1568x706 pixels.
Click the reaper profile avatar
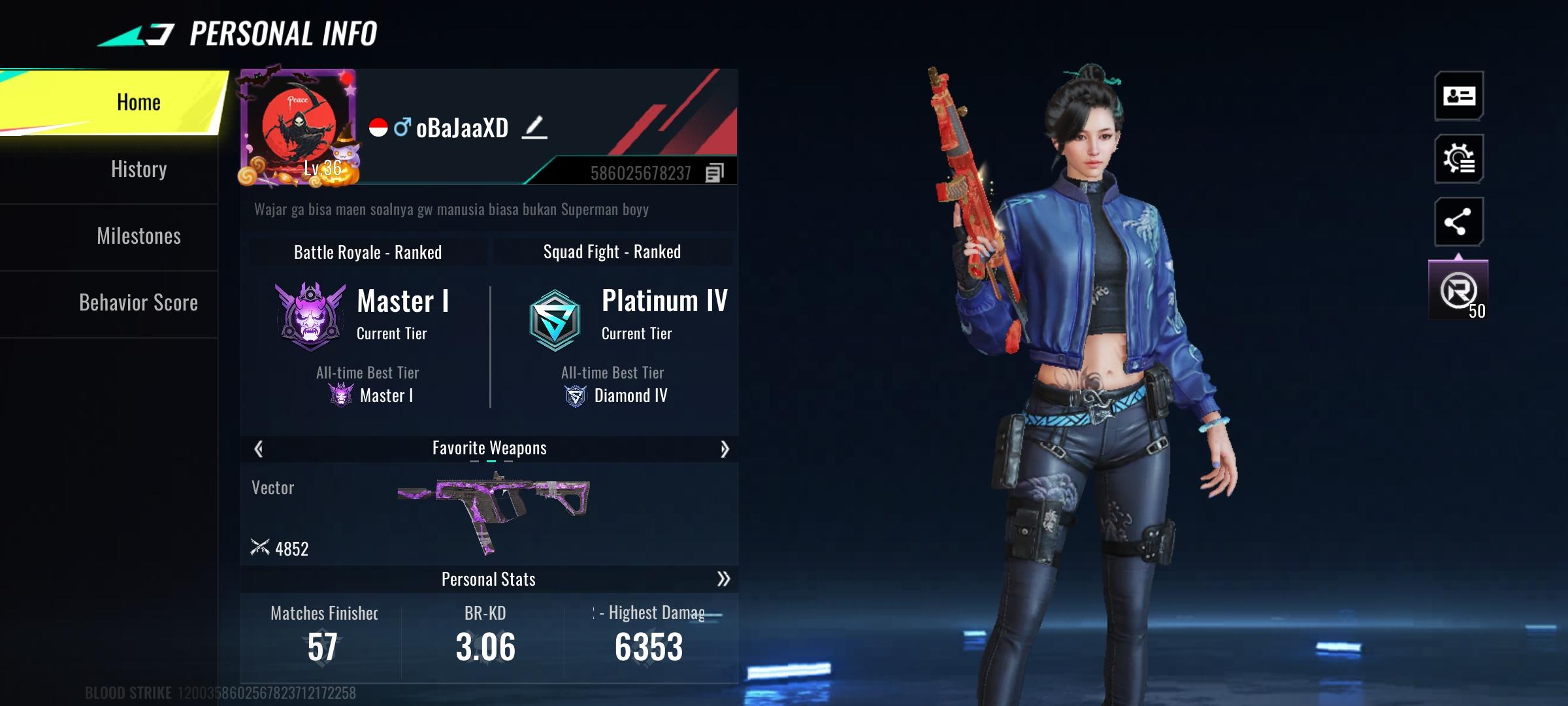point(299,127)
